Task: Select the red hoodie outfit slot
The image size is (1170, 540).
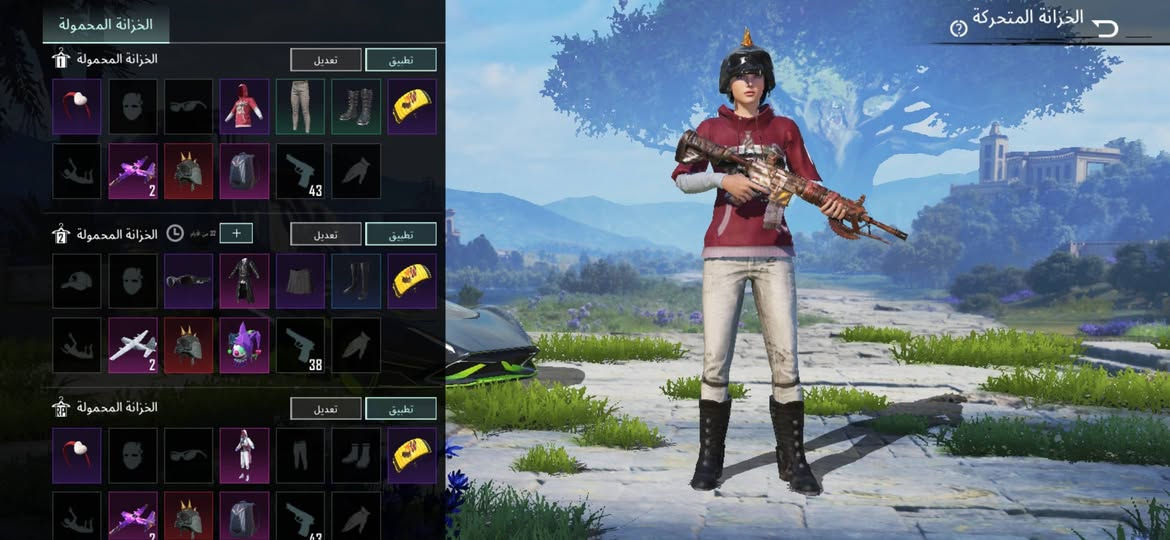Action: click(244, 107)
